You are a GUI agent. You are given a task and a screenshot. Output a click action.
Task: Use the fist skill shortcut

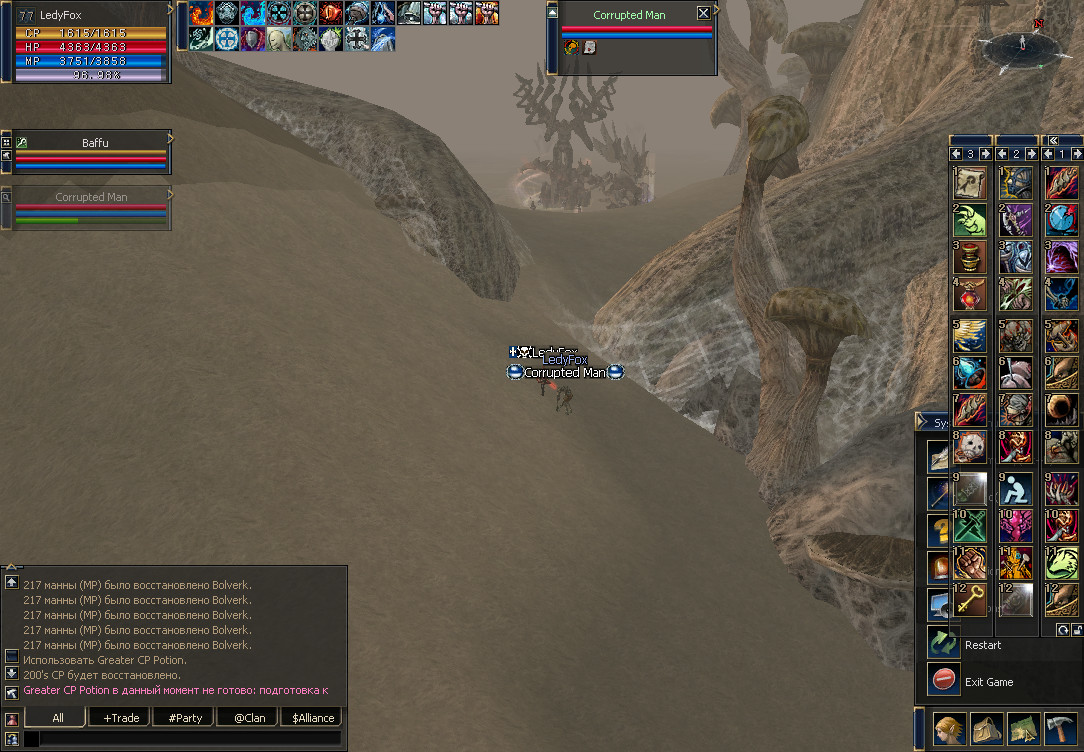[x=970, y=562]
